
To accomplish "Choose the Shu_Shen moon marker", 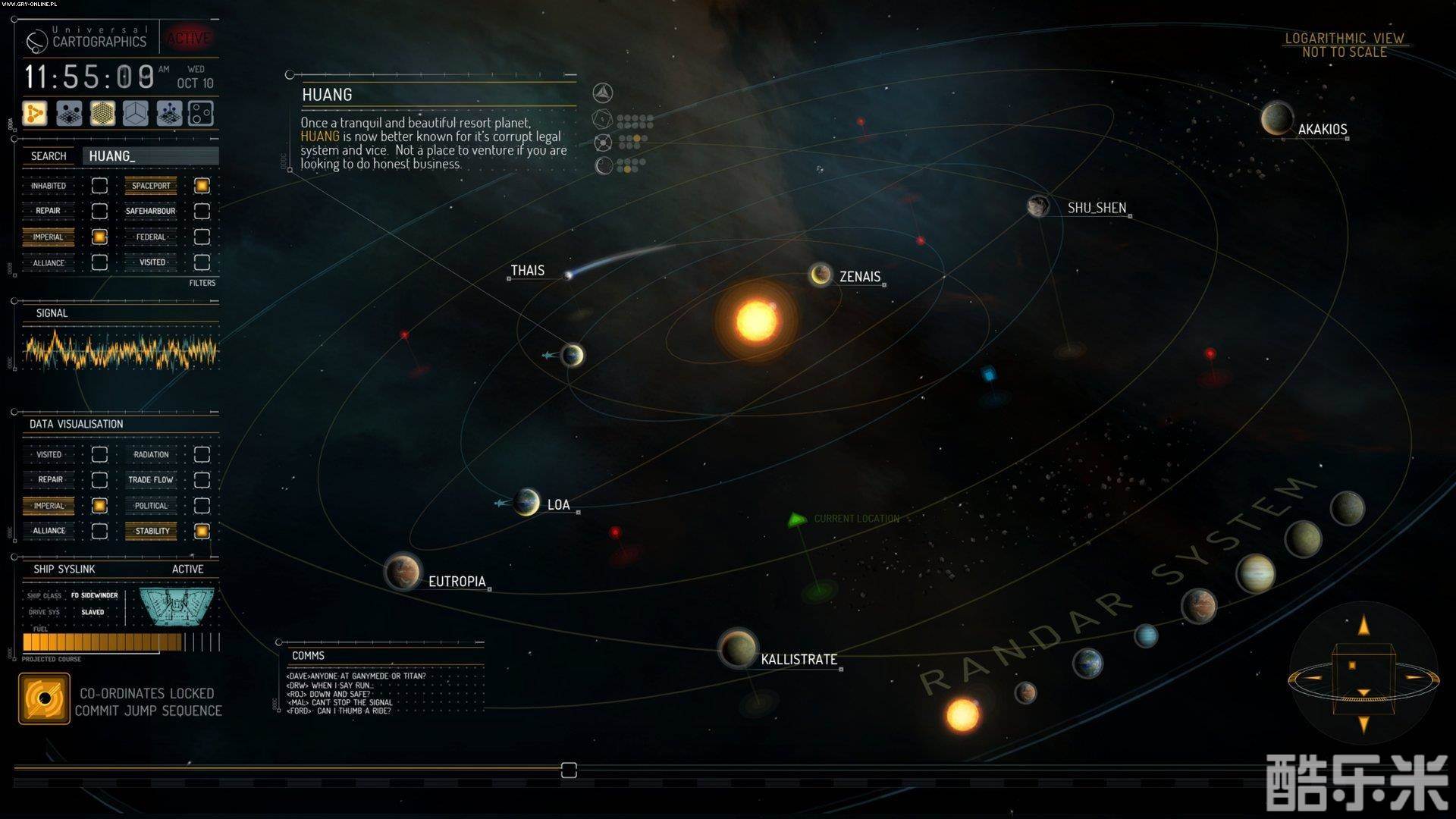I will 1037,206.
